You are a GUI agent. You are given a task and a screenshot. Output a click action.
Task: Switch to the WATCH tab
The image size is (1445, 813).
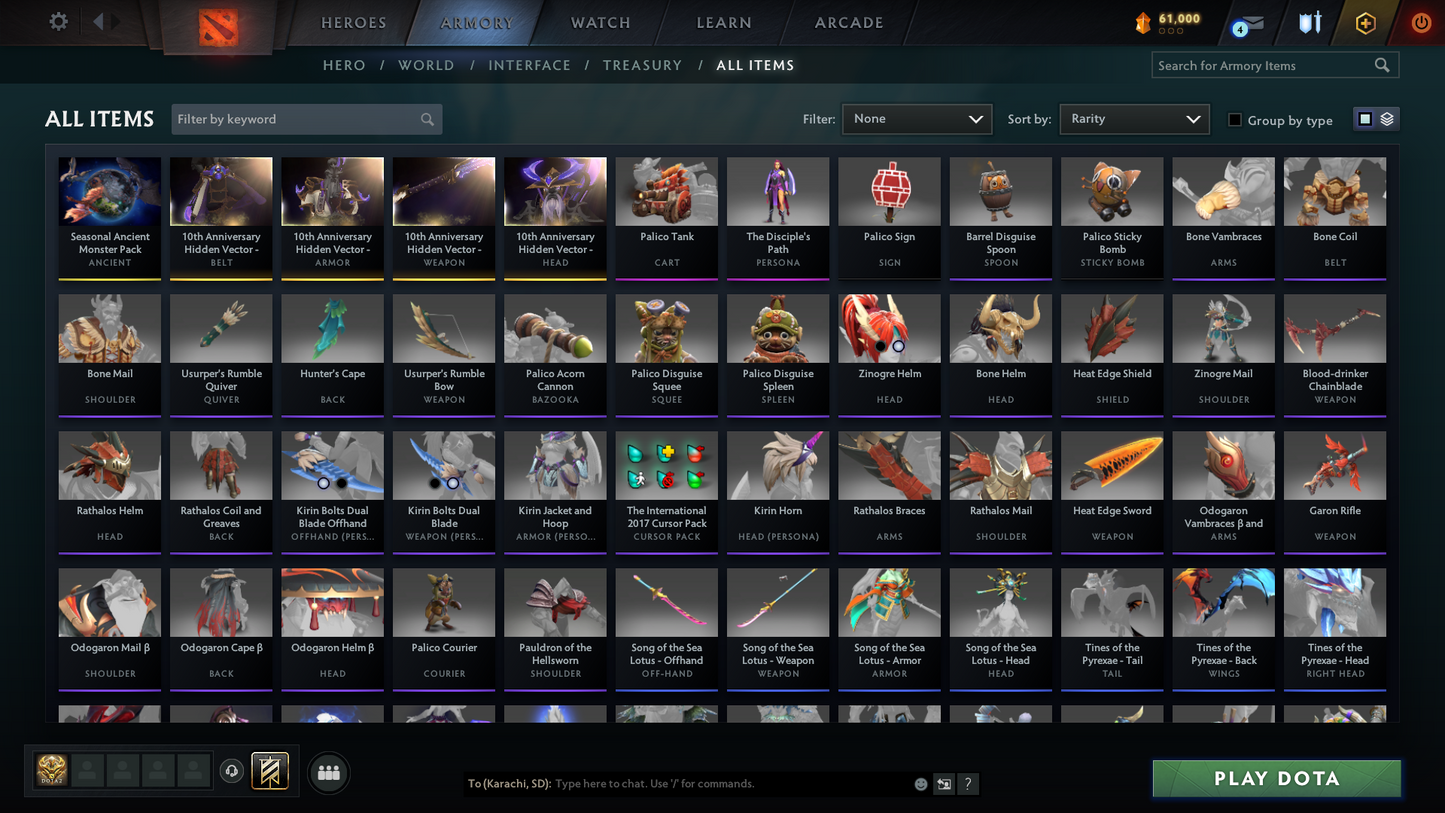[600, 22]
